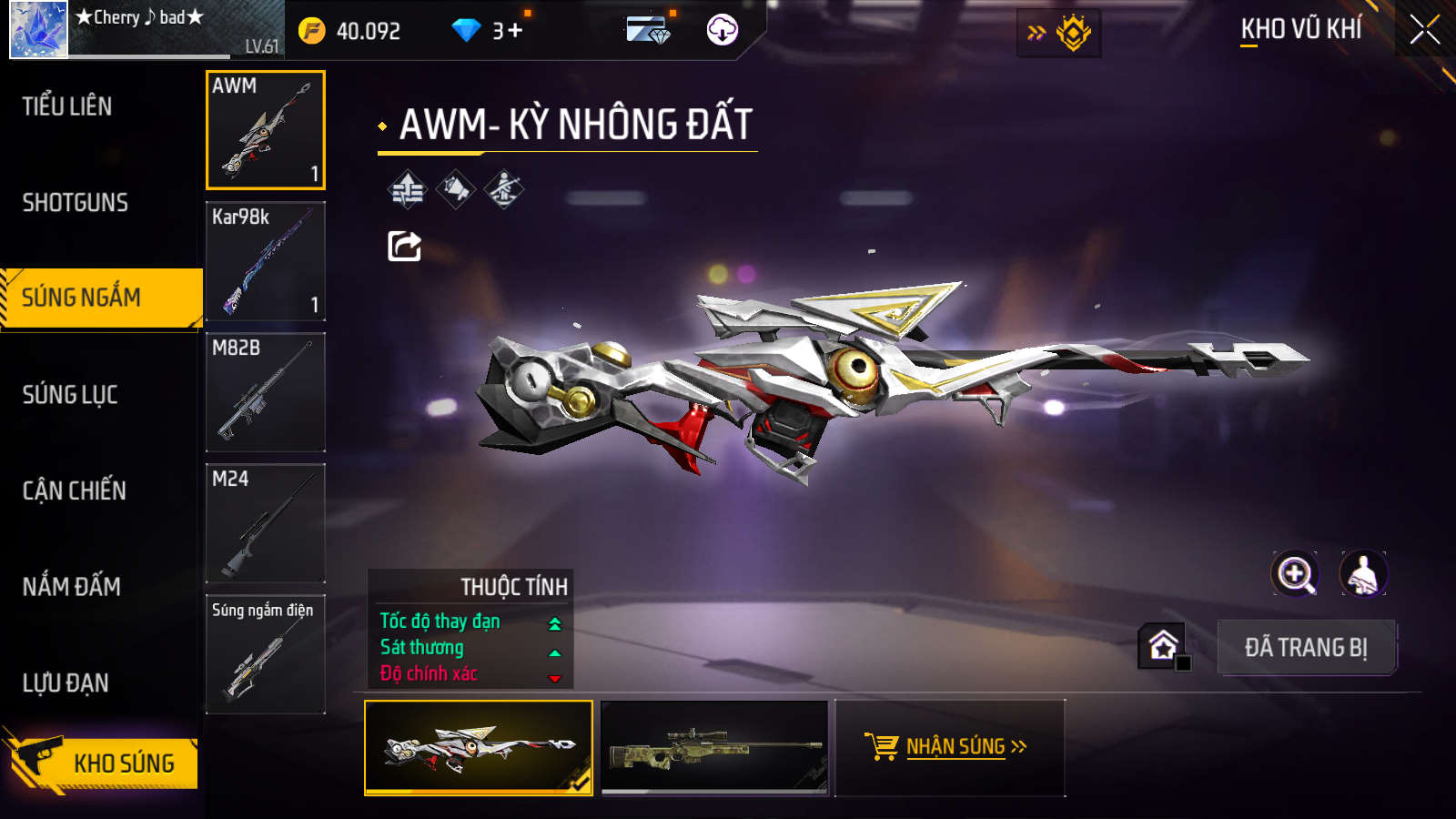Choose the Kar98k weapon tile

(x=266, y=261)
